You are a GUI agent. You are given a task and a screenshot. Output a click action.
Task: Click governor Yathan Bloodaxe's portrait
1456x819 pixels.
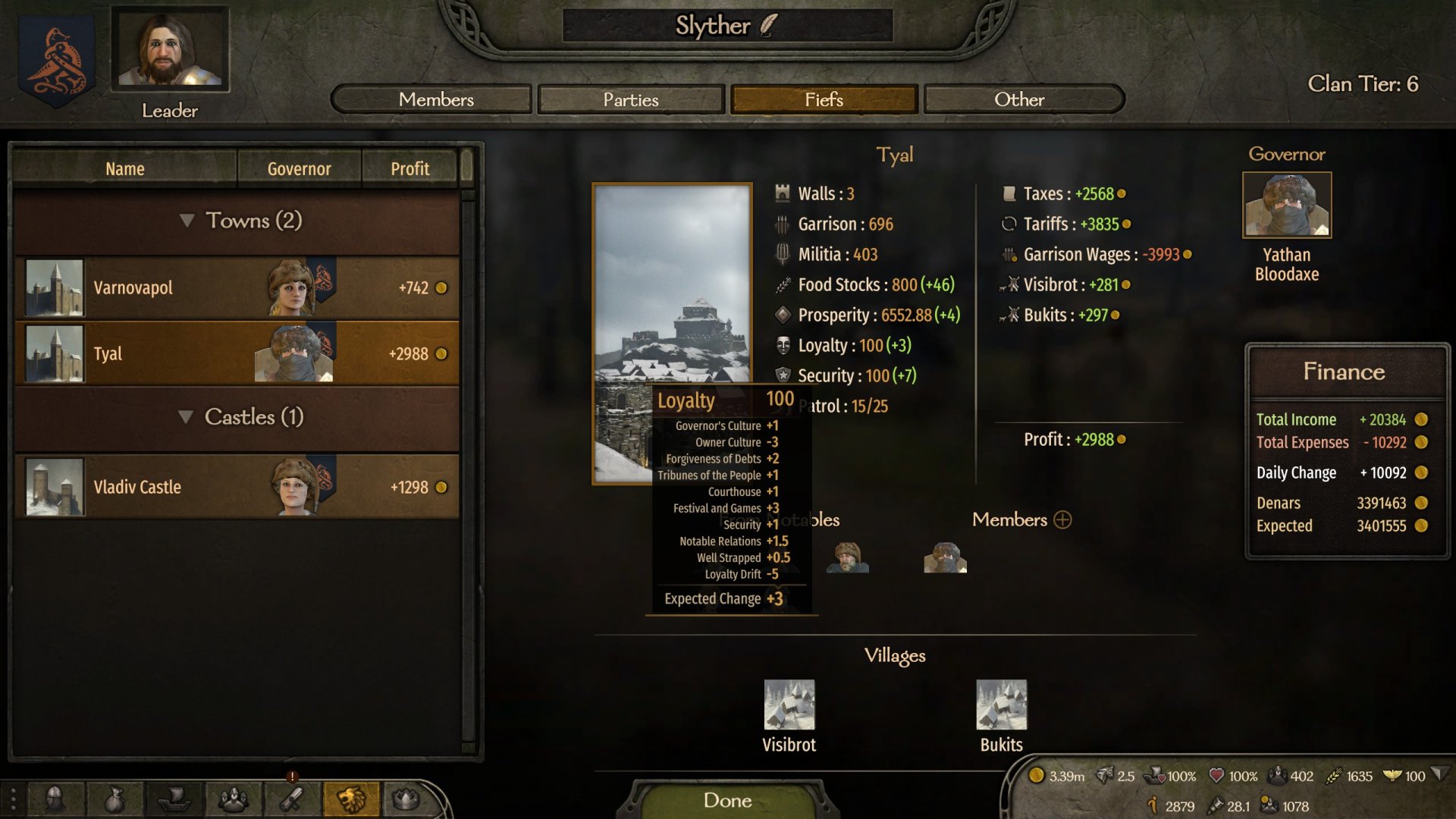1286,205
